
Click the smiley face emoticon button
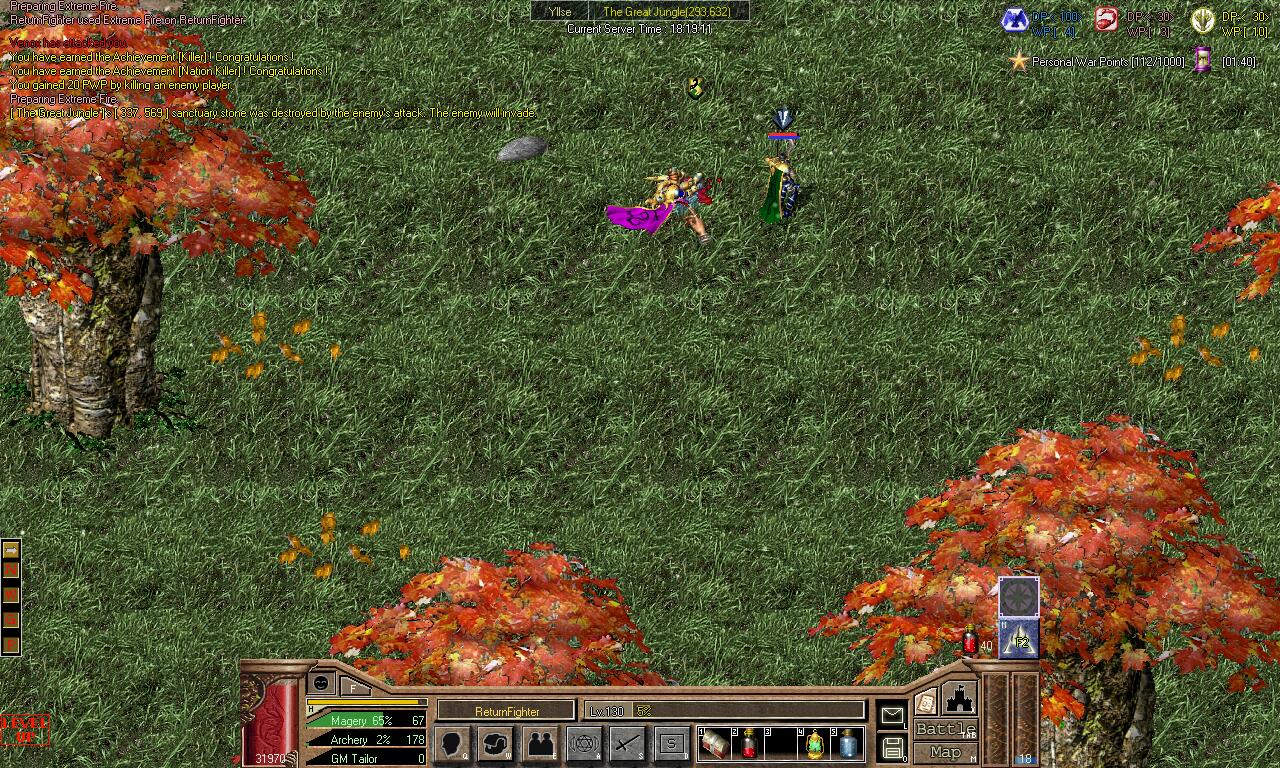click(321, 683)
